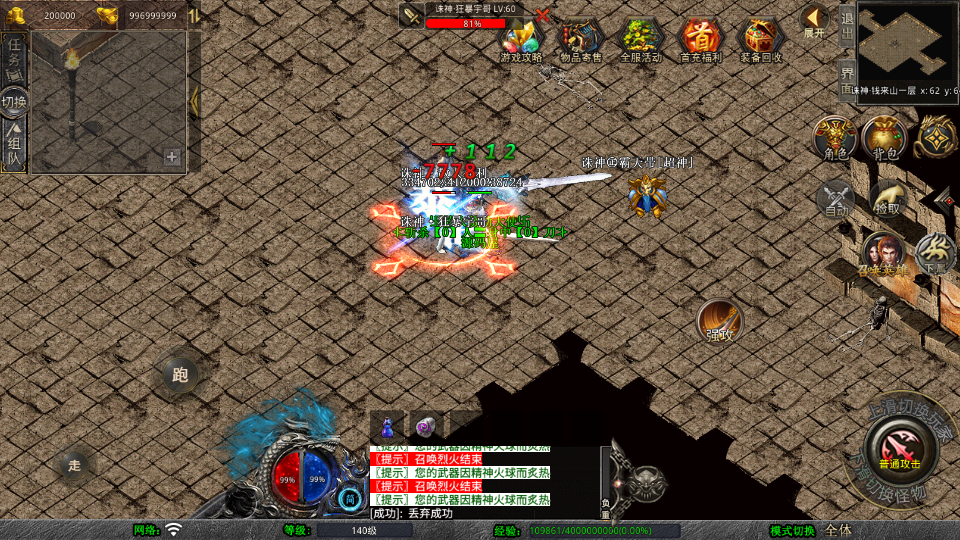Tap the 下马 dismount button

[x=936, y=253]
